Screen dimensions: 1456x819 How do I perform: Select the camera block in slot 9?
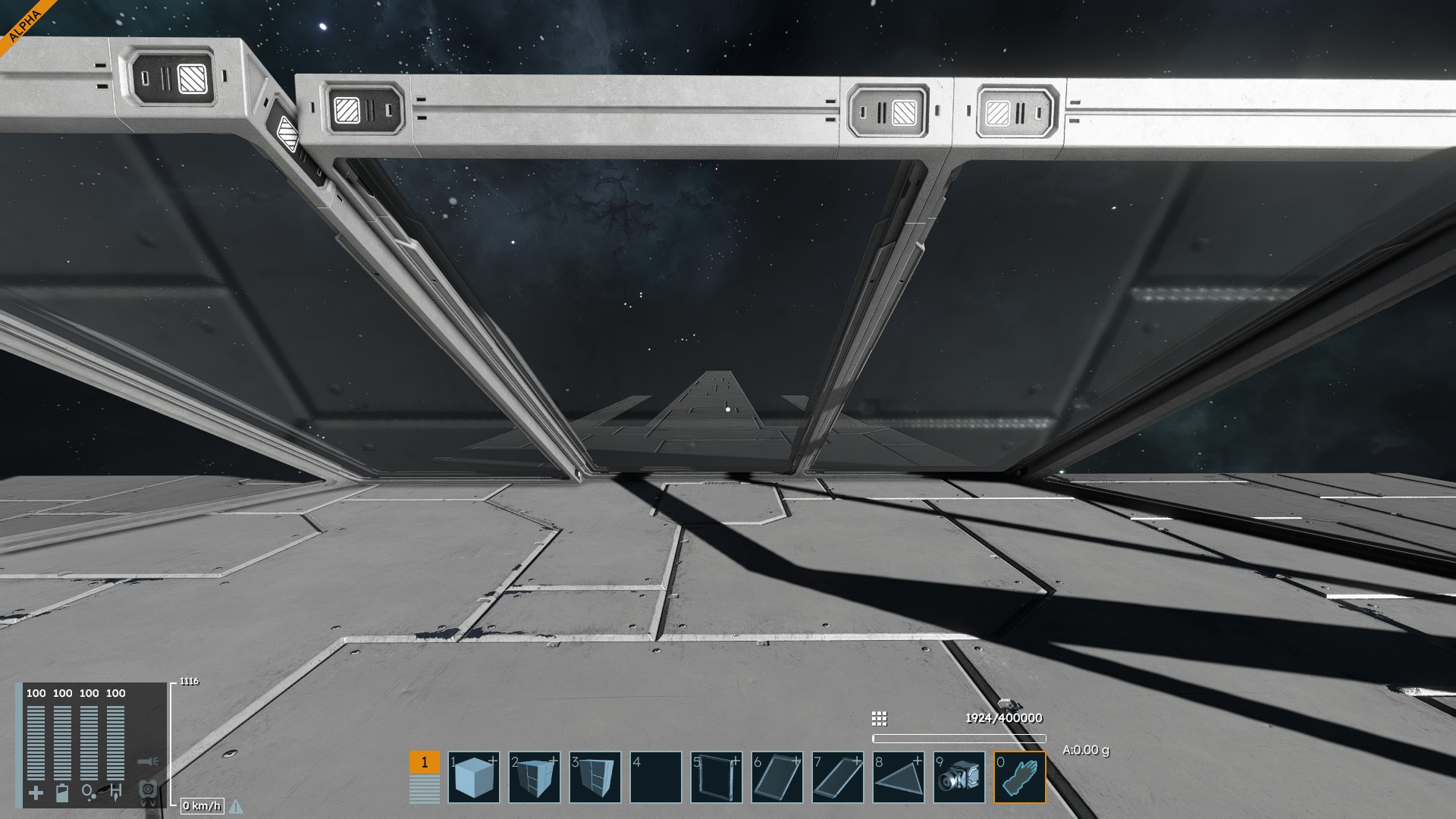[x=959, y=777]
